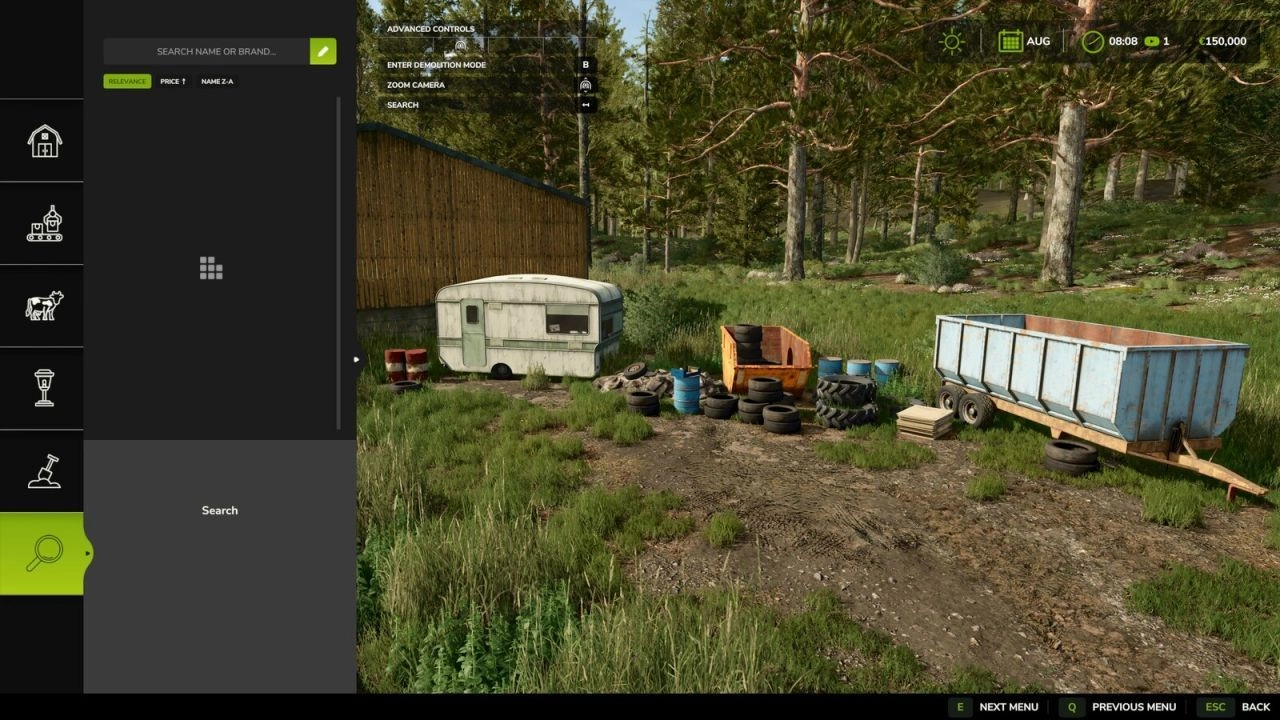Click the Search label in the left panel

point(219,510)
